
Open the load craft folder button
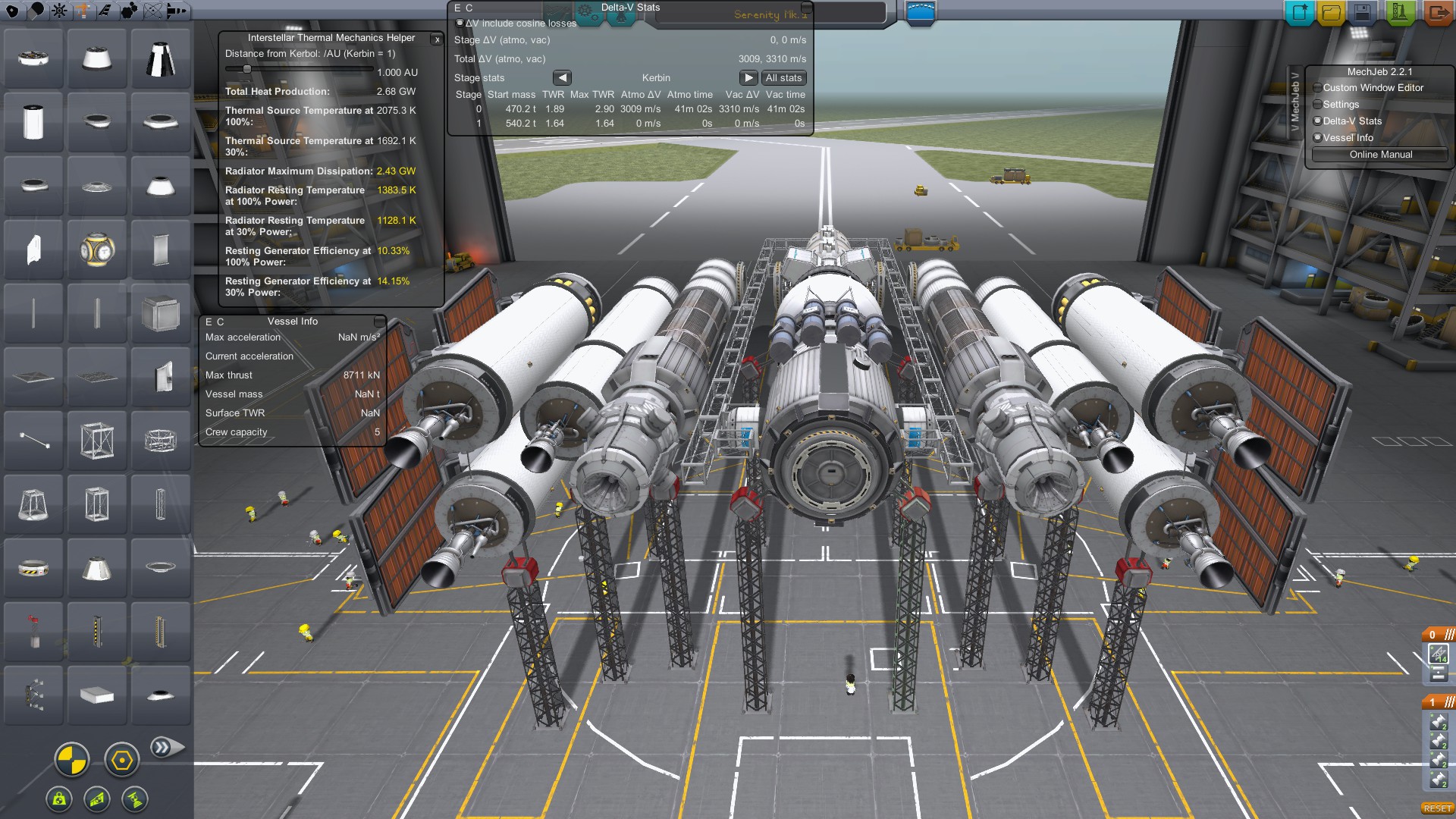click(1331, 12)
